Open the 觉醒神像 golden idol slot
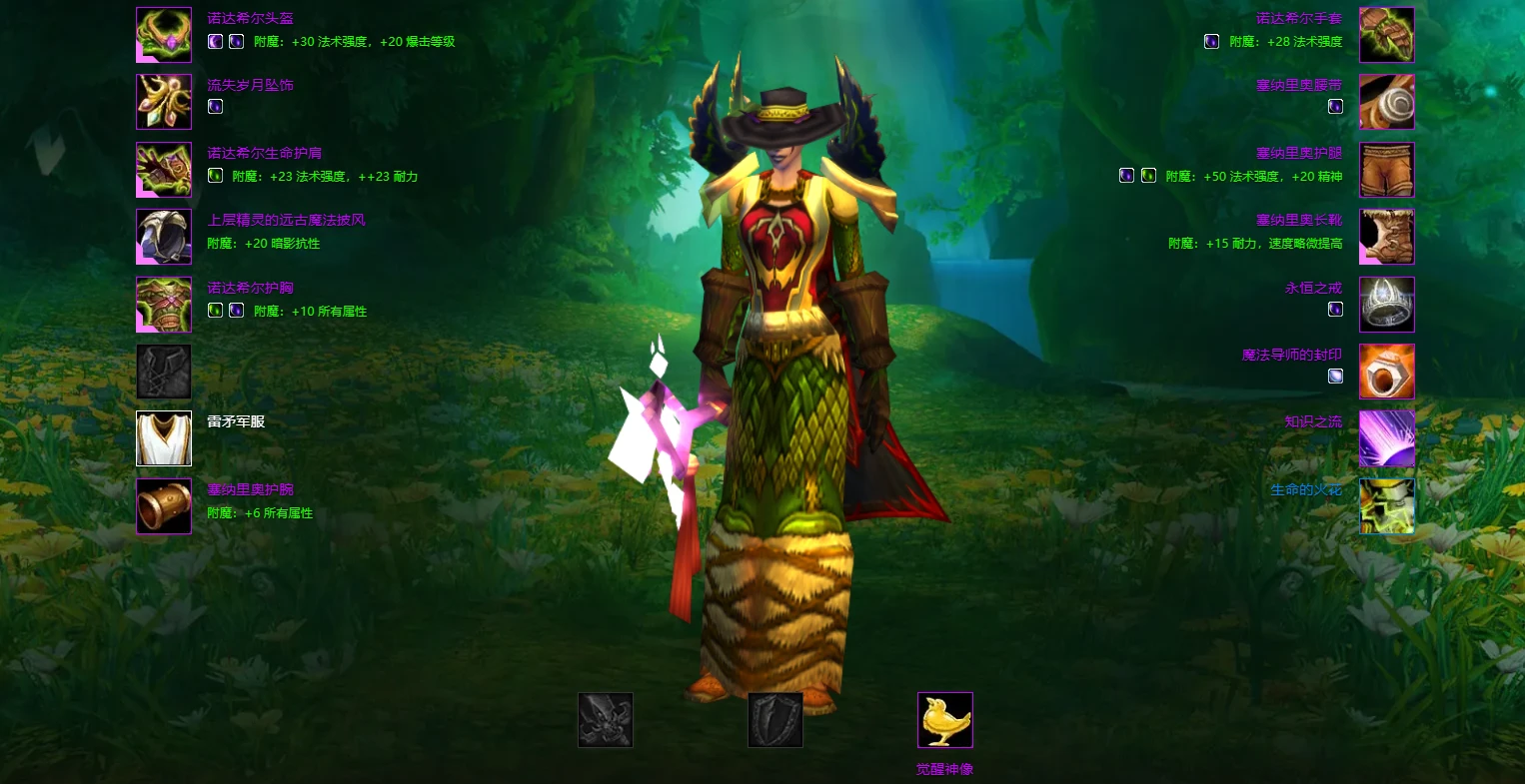Viewport: 1525px width, 784px height. tap(944, 720)
